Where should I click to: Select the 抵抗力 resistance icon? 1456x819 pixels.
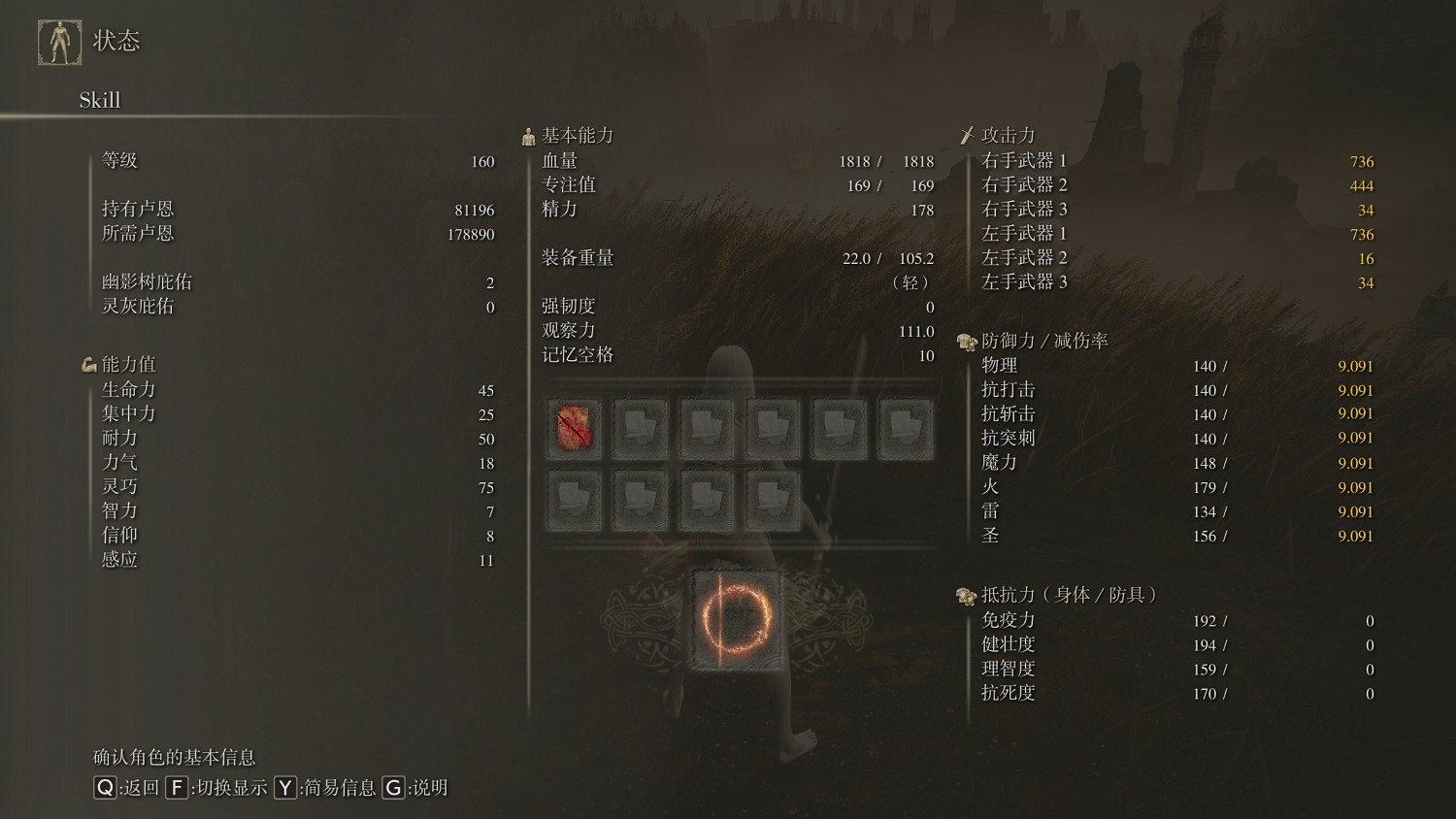(965, 596)
